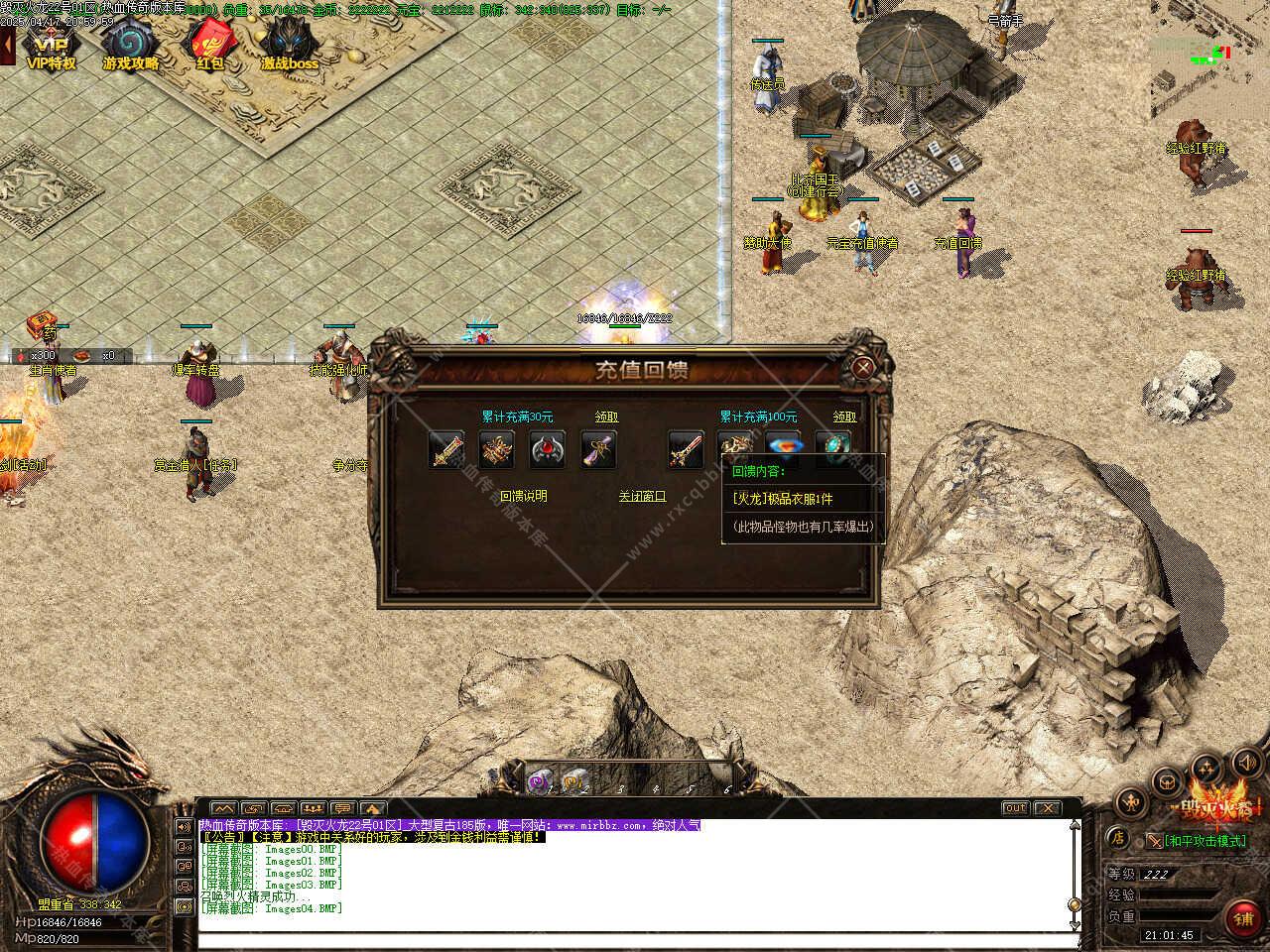Claim the 30元 recharge reward via 领取
The image size is (1270, 952).
click(606, 417)
